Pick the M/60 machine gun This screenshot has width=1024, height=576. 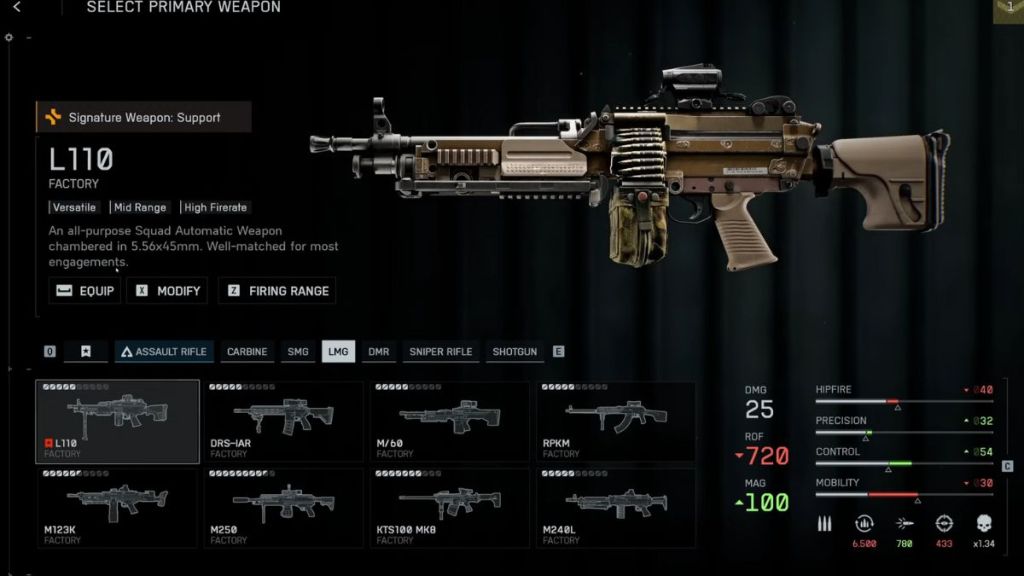[449, 421]
